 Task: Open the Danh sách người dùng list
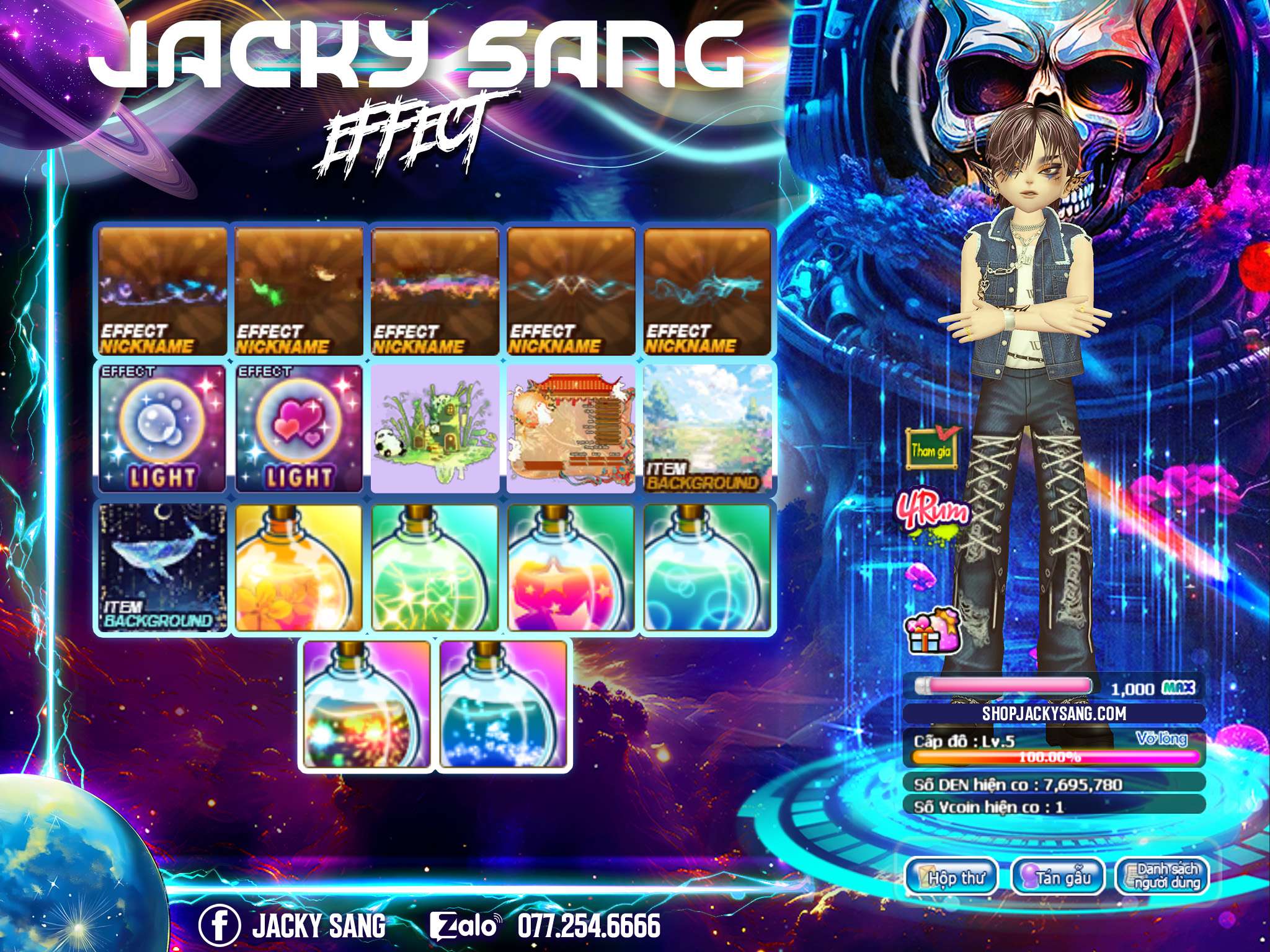(x=1162, y=876)
